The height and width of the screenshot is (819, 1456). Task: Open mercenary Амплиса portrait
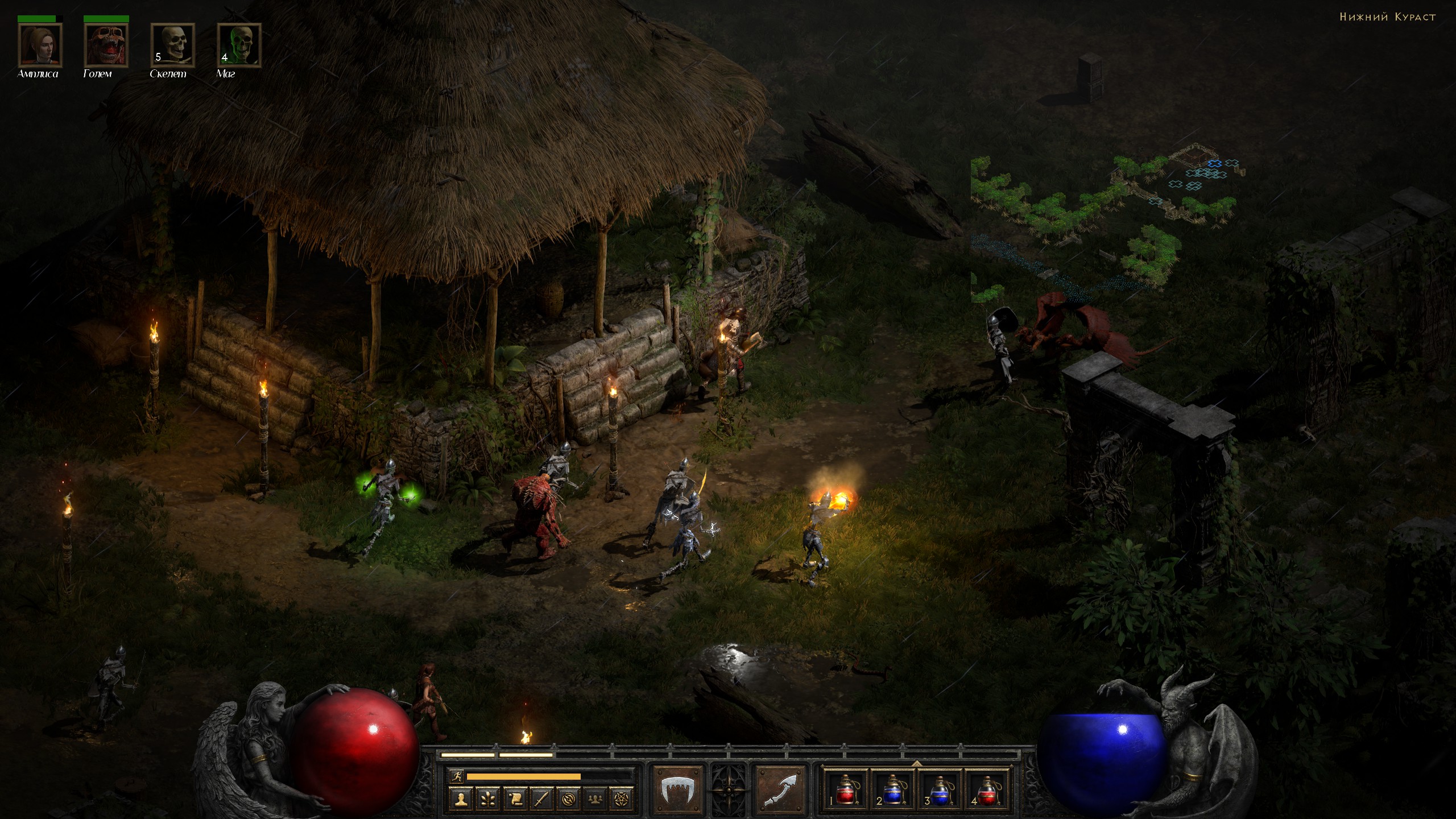(x=40, y=45)
